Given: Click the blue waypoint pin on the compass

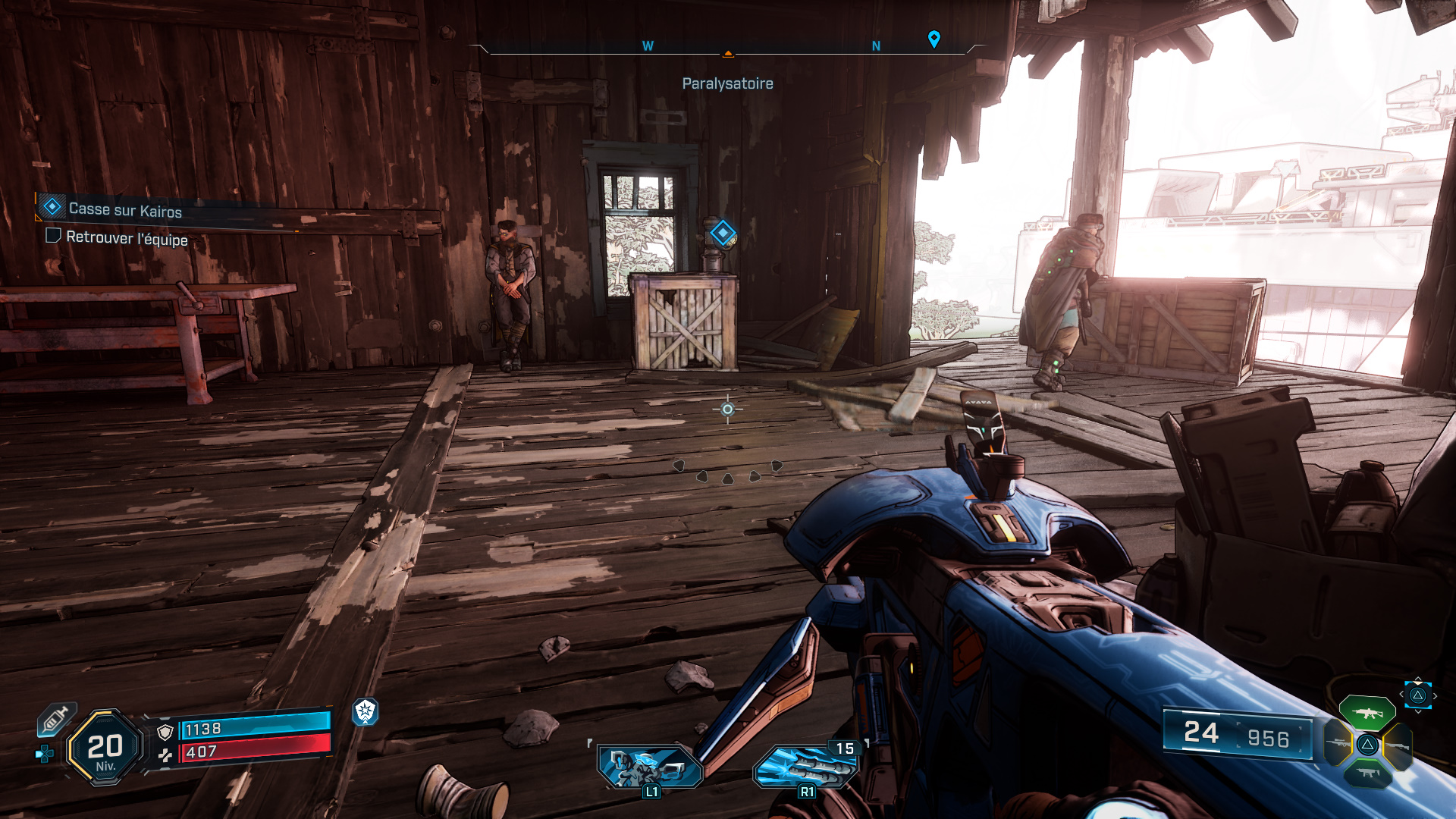Looking at the screenshot, I should [x=934, y=39].
